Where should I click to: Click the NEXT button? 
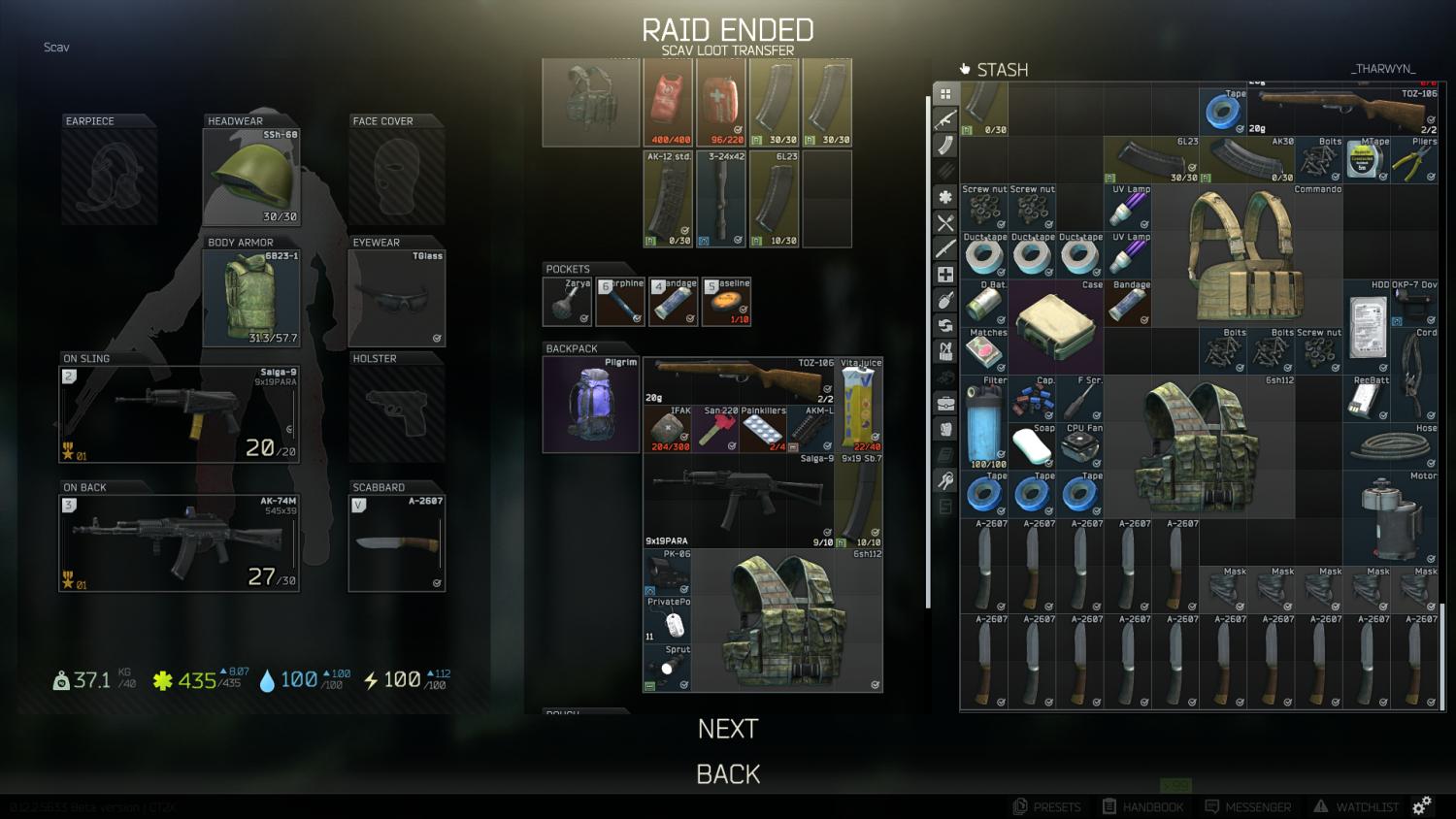tap(727, 729)
